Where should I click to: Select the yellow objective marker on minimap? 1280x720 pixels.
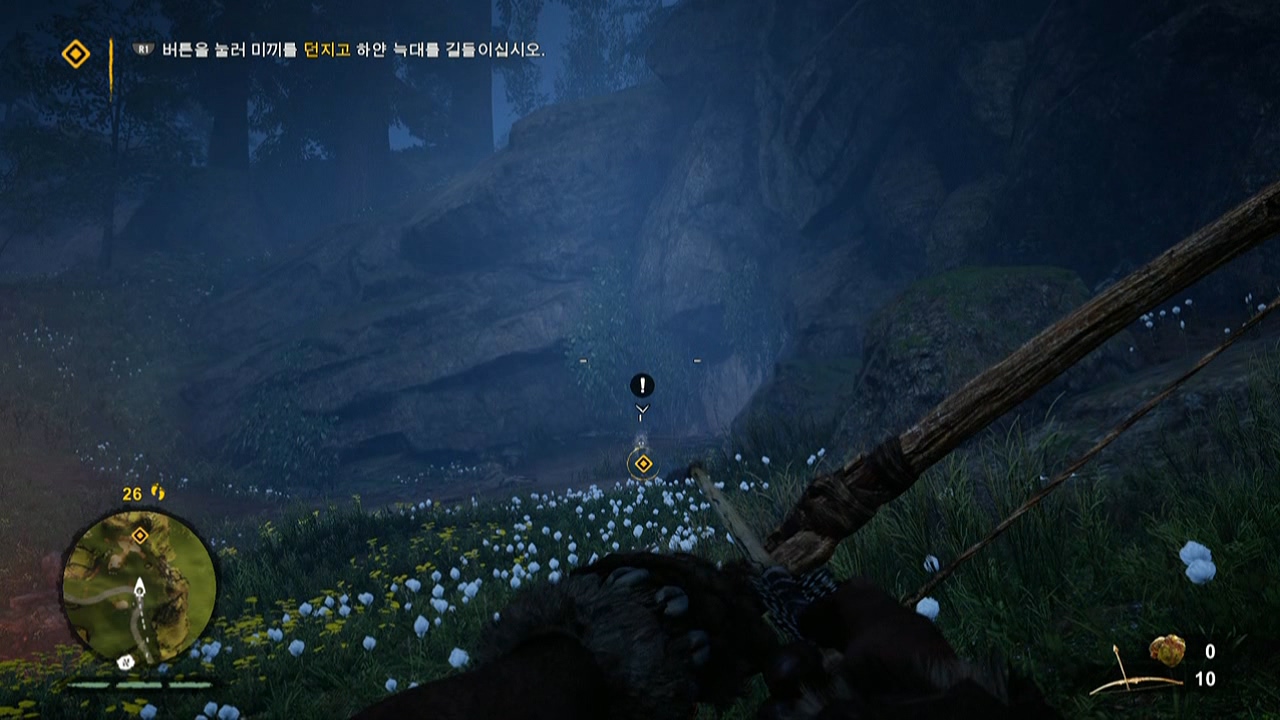point(139,535)
